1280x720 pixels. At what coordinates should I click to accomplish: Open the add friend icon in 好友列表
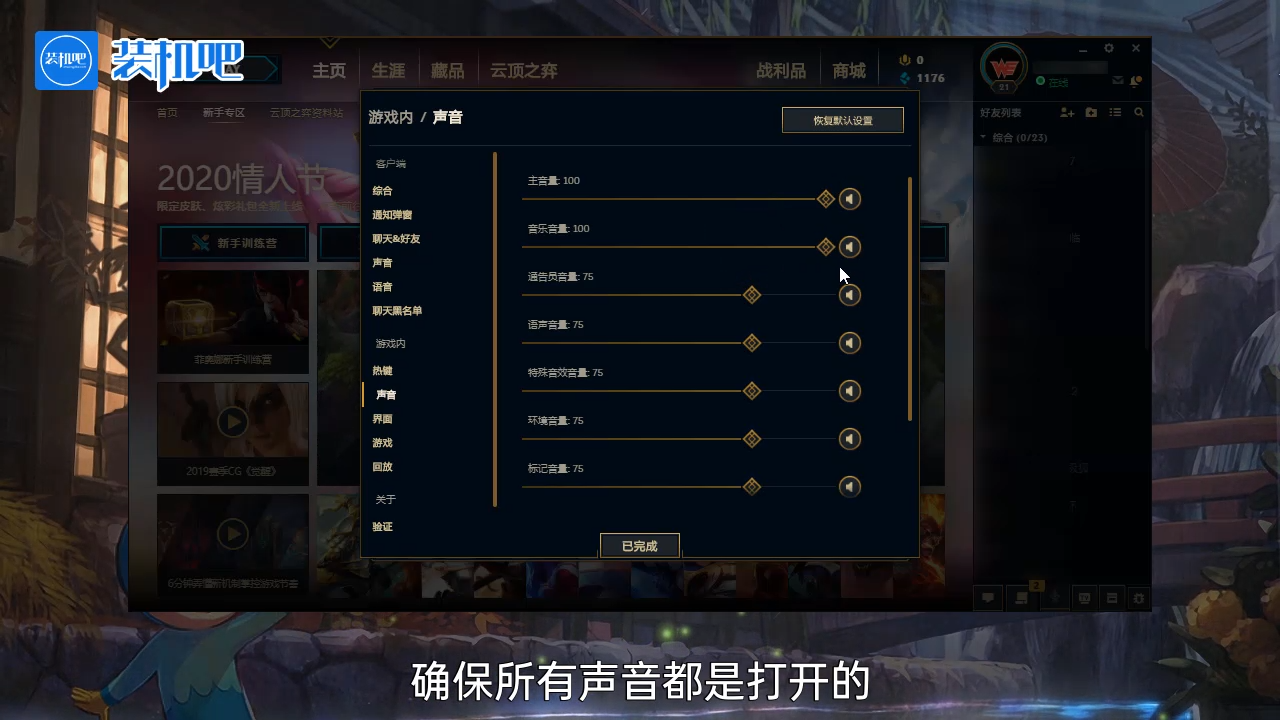1066,112
